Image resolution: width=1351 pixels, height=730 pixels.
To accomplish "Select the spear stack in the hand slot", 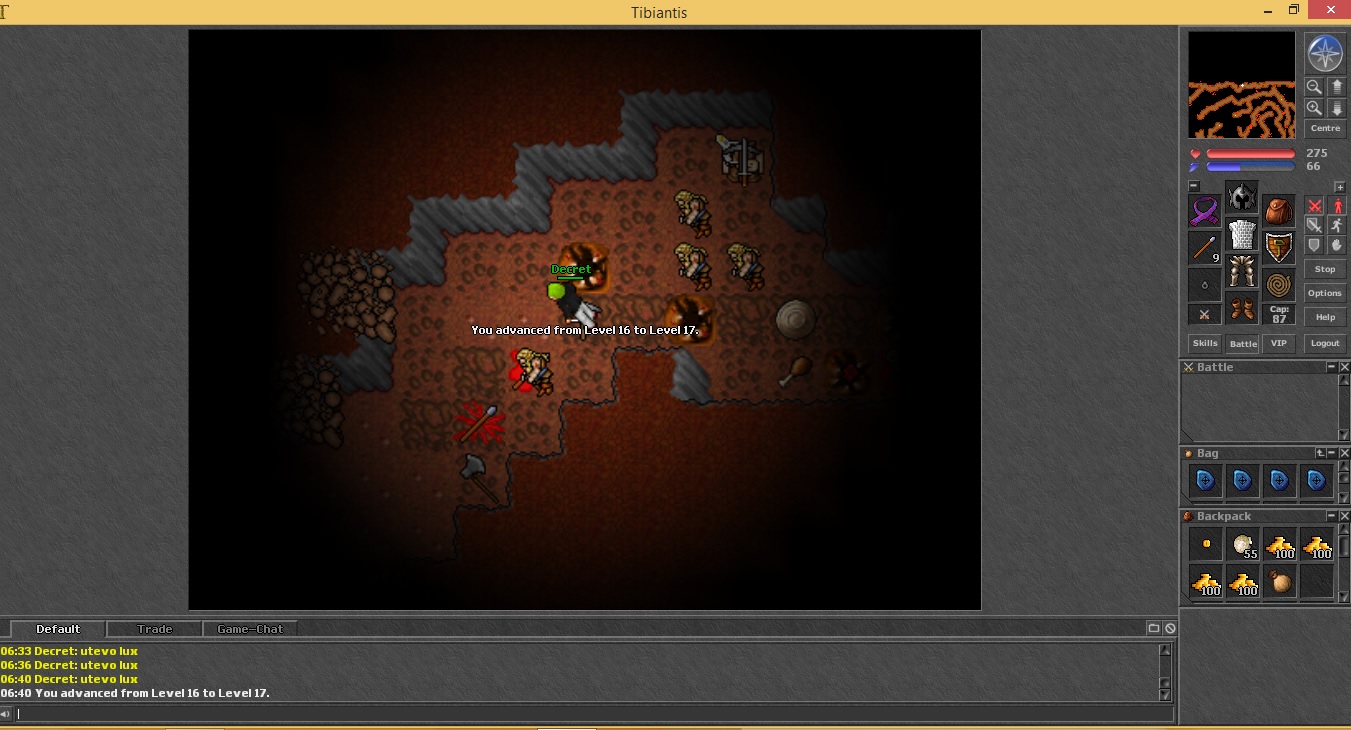I will pyautogui.click(x=1205, y=247).
